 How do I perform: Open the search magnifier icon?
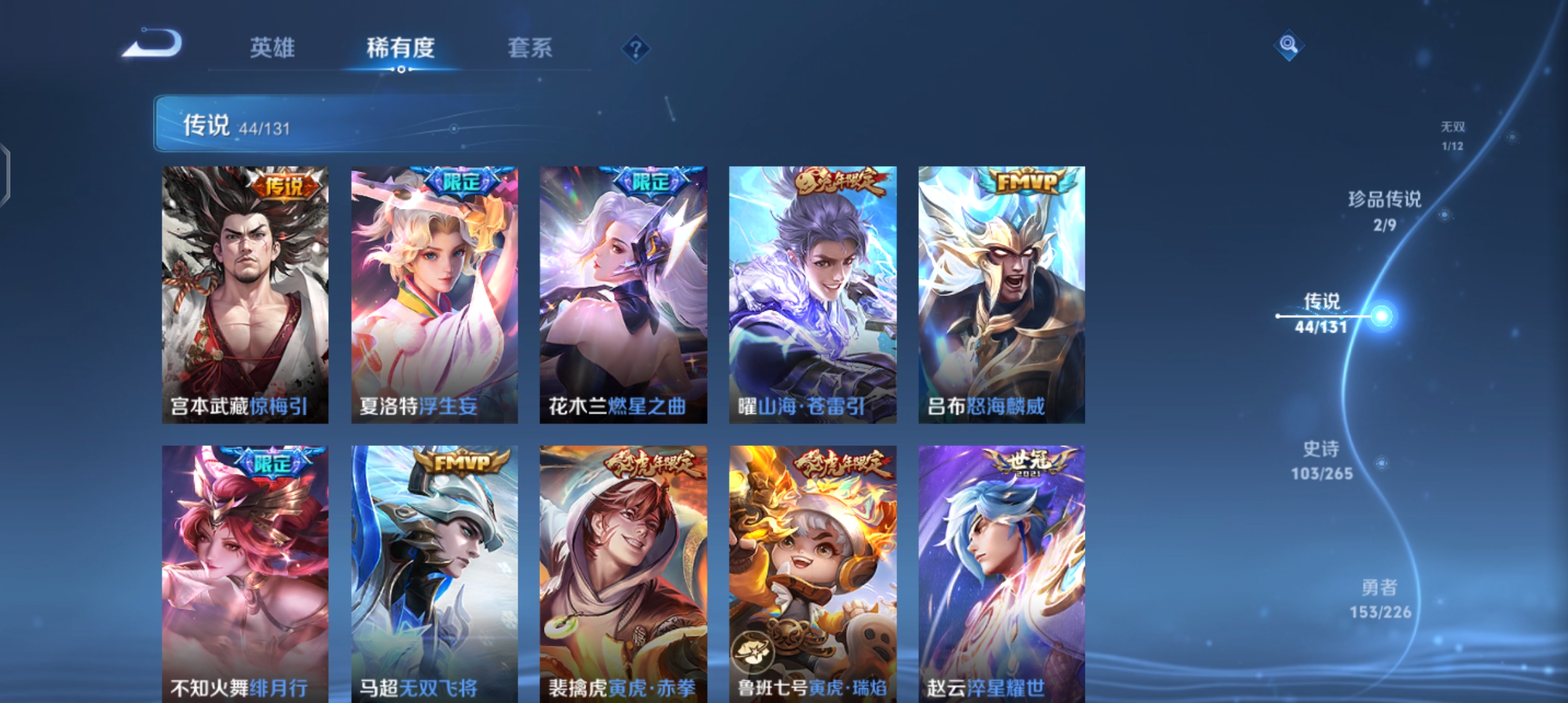(1288, 46)
